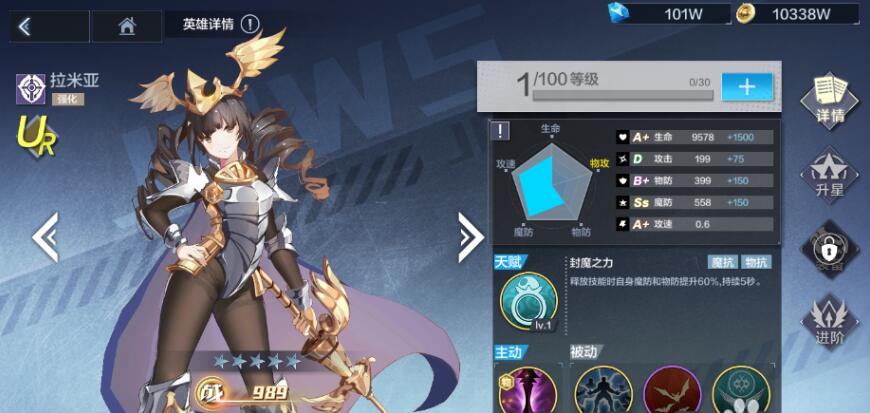Go back using the top-left arrow button
Image resolution: width=870 pixels, height=413 pixels.
click(x=25, y=26)
